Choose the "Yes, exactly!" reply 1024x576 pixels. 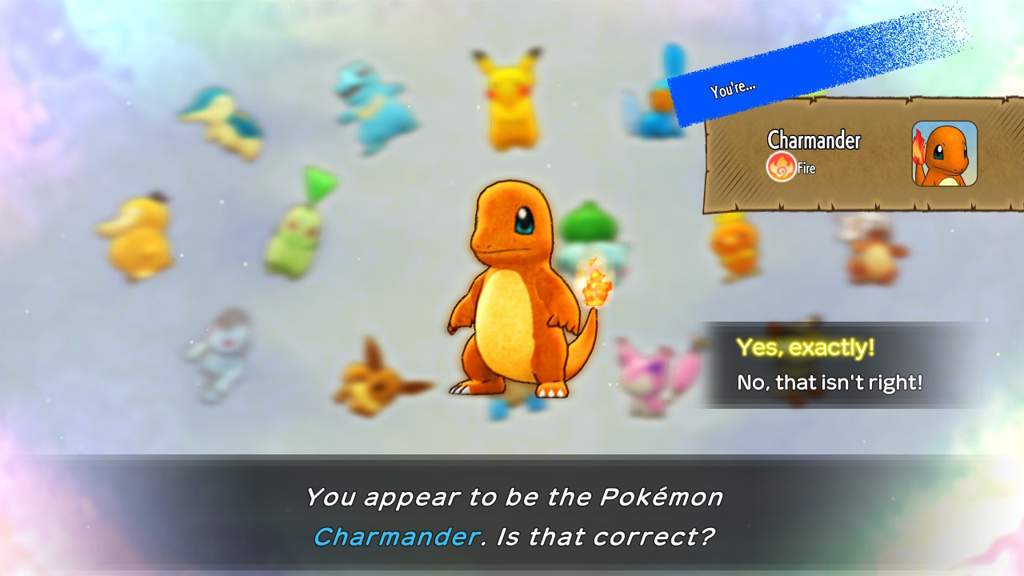[805, 348]
